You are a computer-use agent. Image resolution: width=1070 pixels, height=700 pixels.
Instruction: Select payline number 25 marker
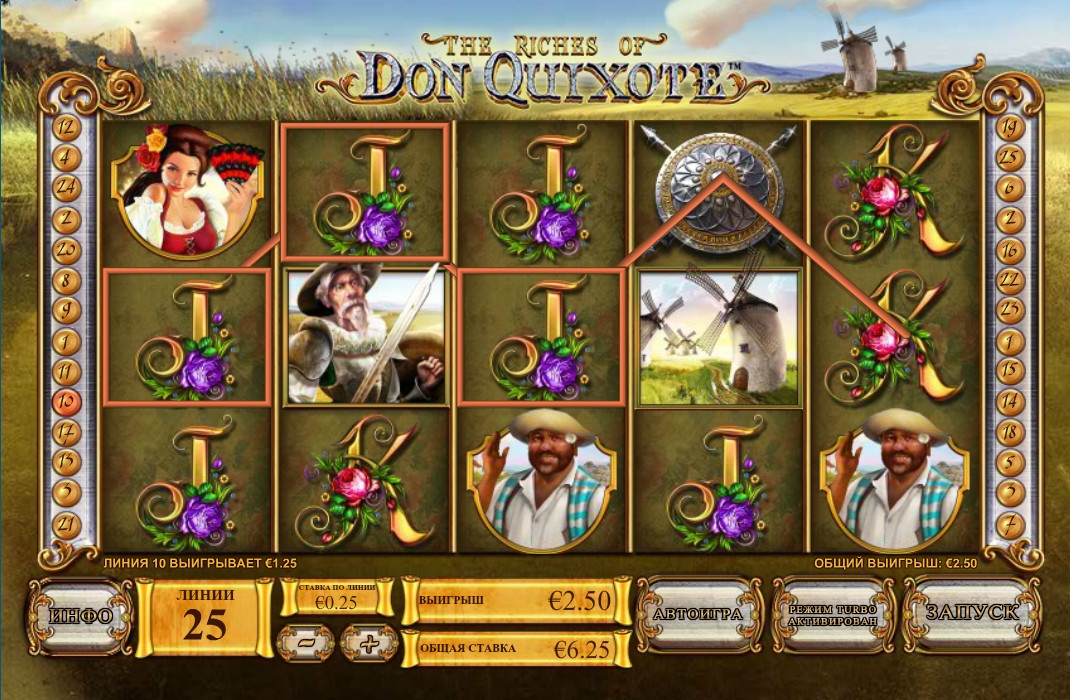tap(1010, 157)
